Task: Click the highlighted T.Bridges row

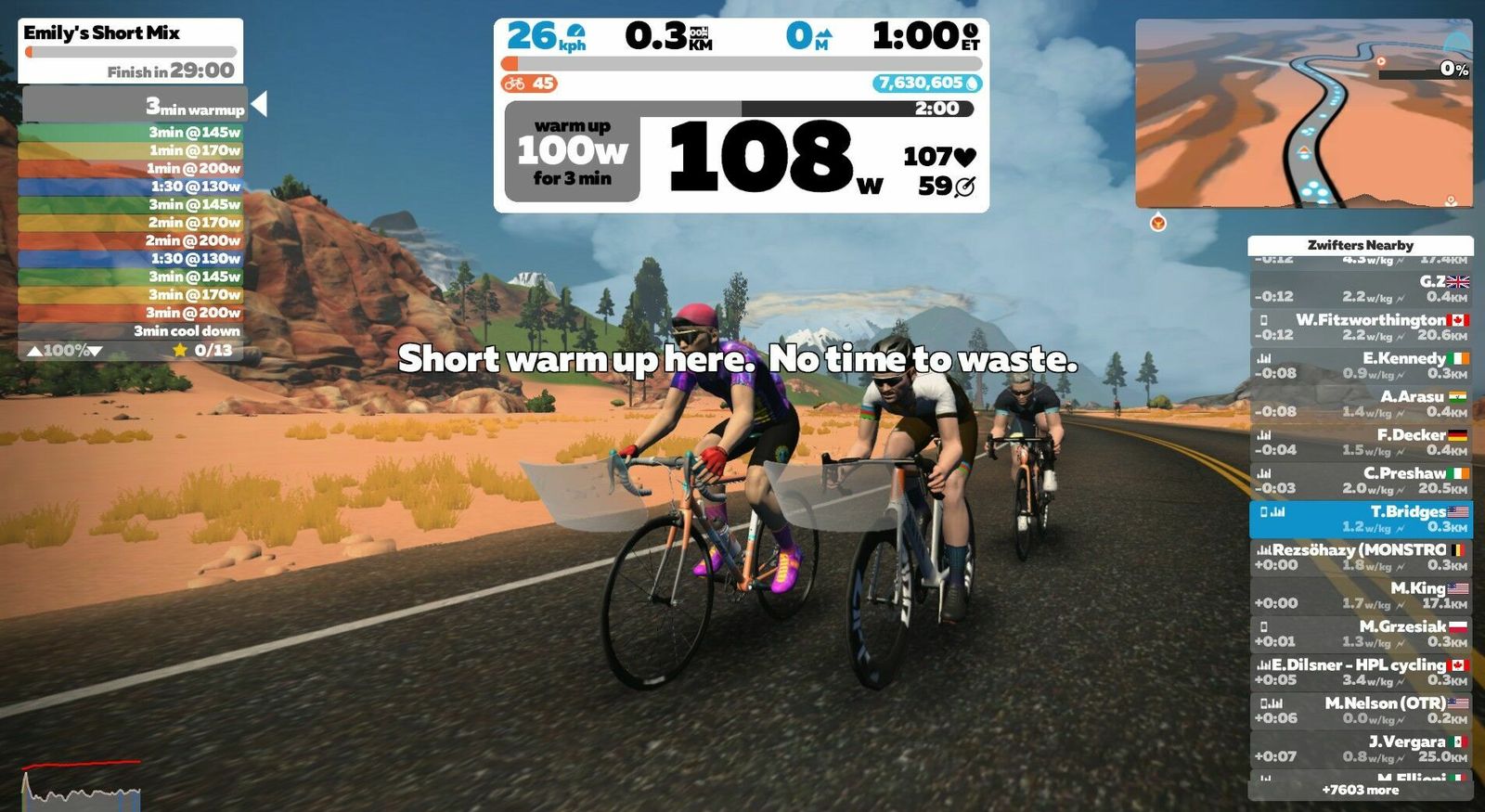Action: point(1361,519)
